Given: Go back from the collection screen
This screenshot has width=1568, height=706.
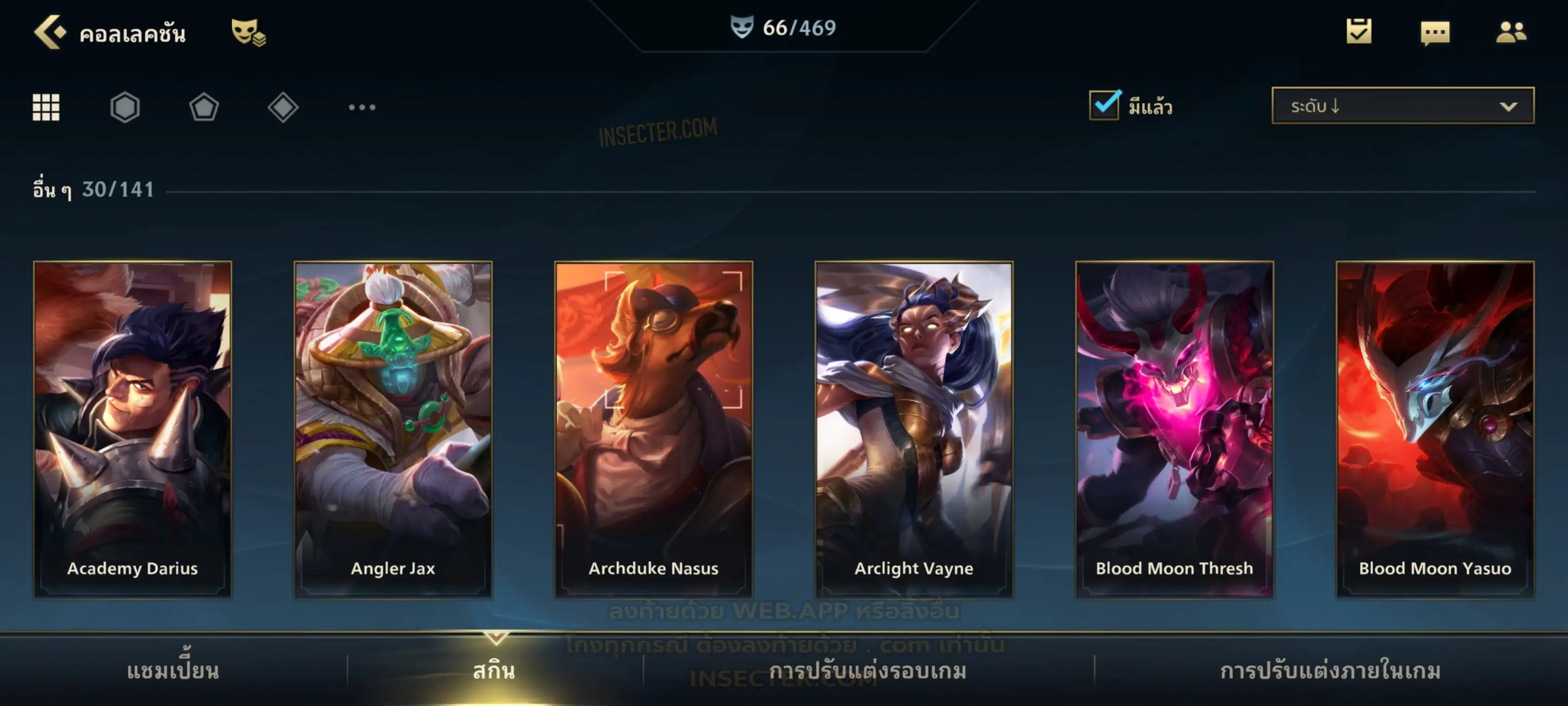Looking at the screenshot, I should coord(50,32).
